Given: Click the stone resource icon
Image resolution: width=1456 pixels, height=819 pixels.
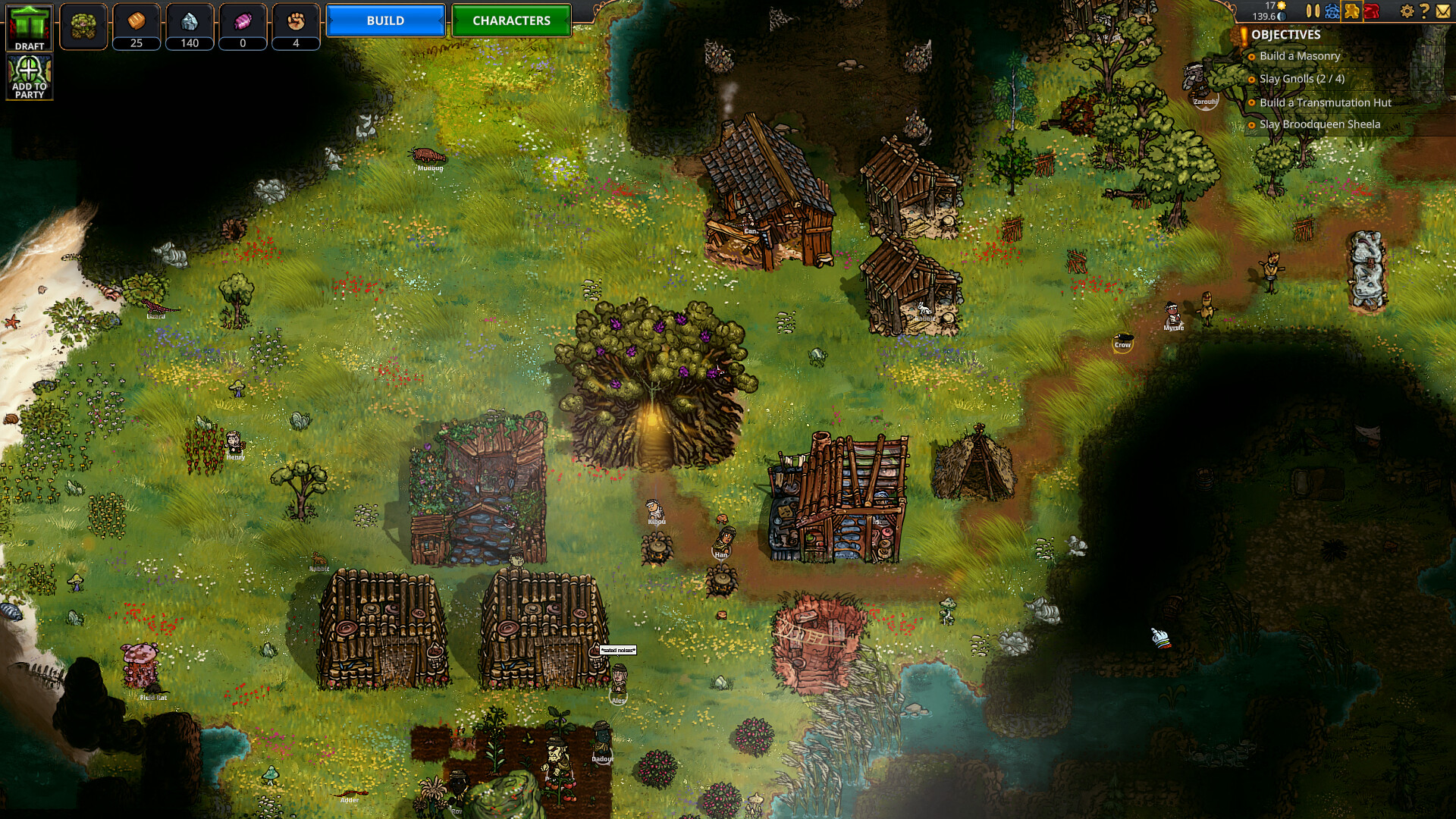Looking at the screenshot, I should click(190, 21).
